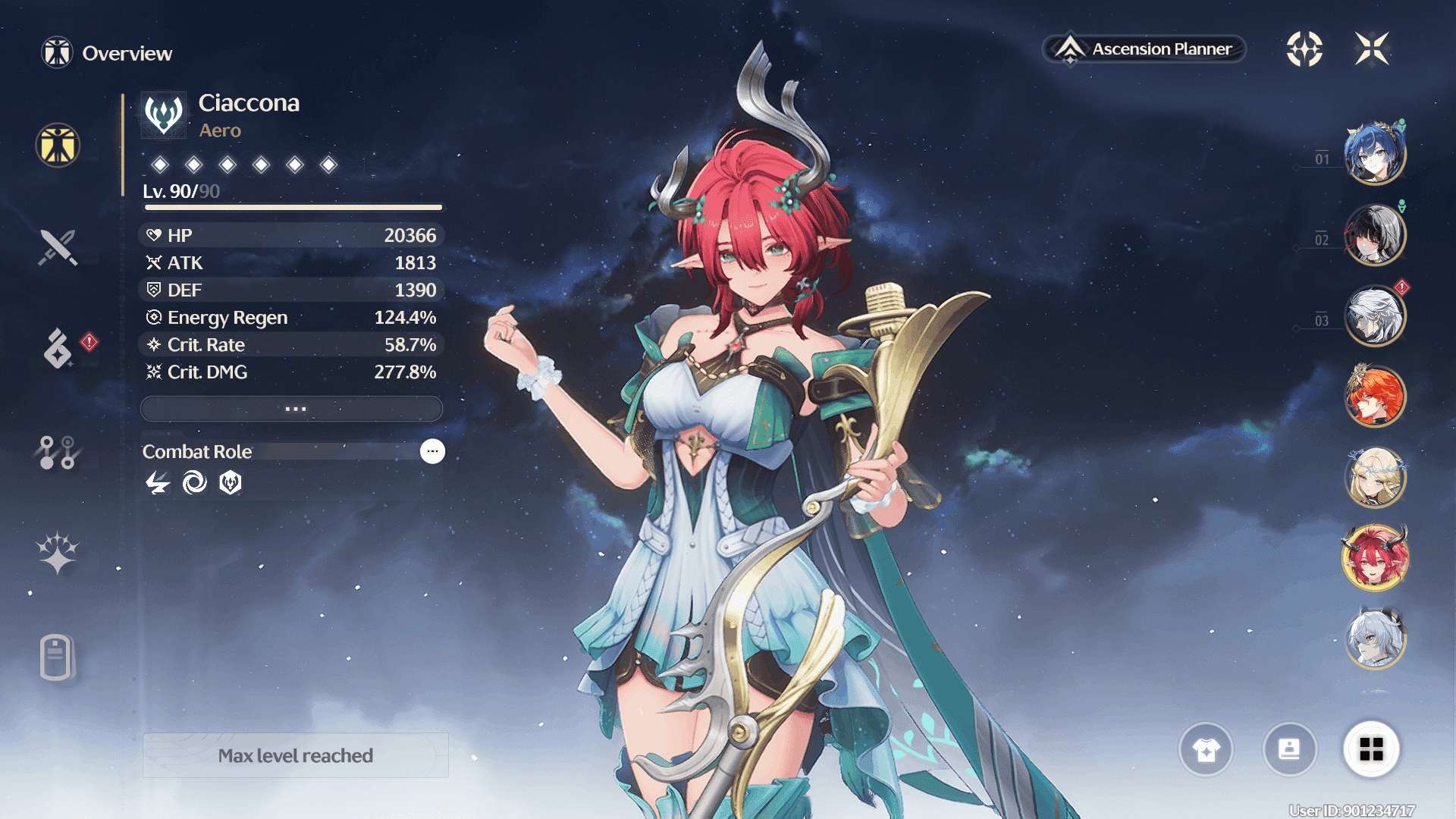
Task: Show Combat Role details bubble
Action: tap(432, 451)
